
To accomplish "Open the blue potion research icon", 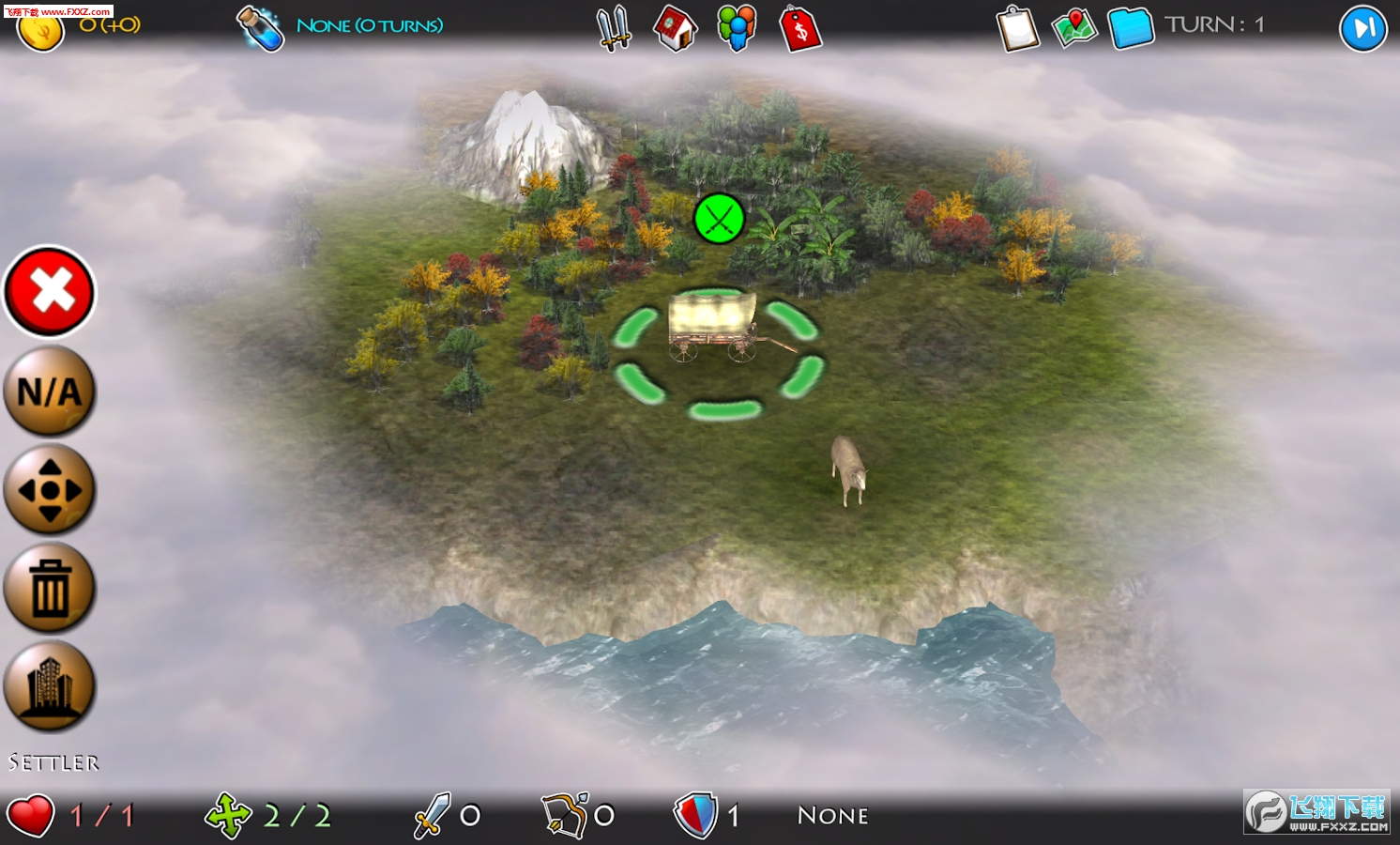I will click(260, 28).
